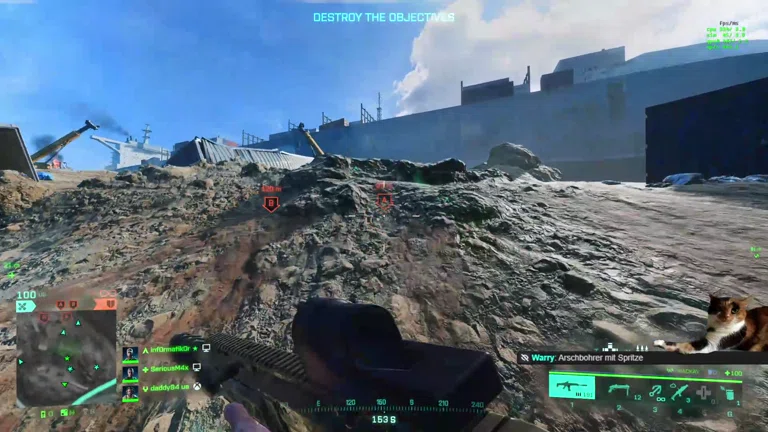The width and height of the screenshot is (768, 432).
Task: Select squadmate inf0rmatik0r in squad list
Action: [168, 349]
